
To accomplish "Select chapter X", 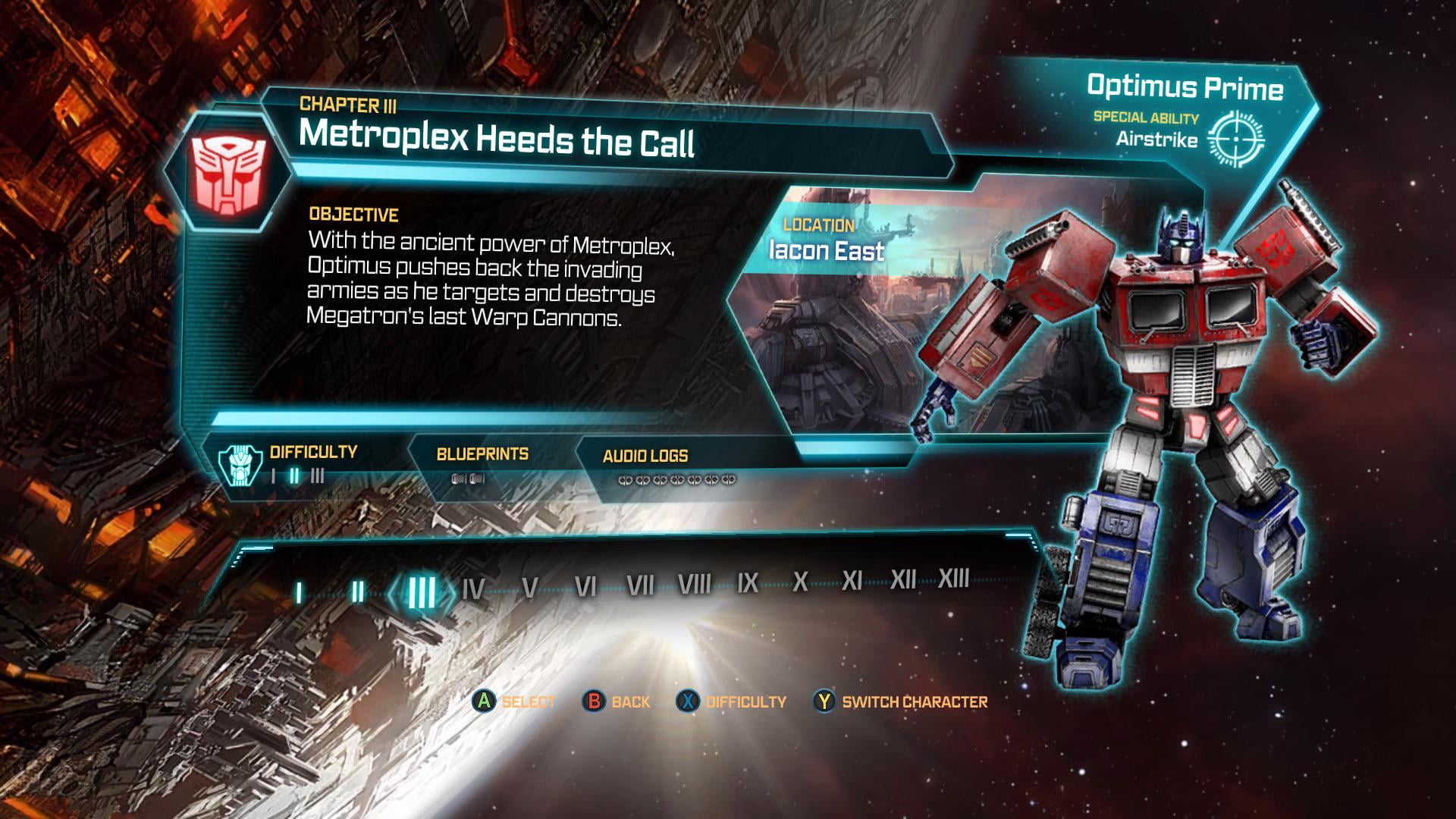I will point(800,582).
